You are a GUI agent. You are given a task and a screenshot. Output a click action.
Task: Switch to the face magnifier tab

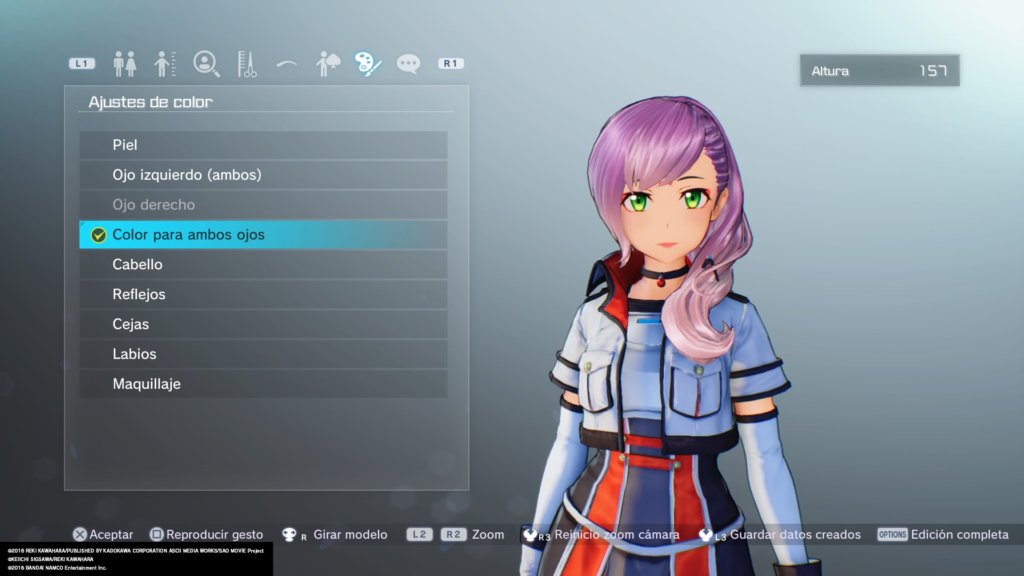[x=206, y=64]
